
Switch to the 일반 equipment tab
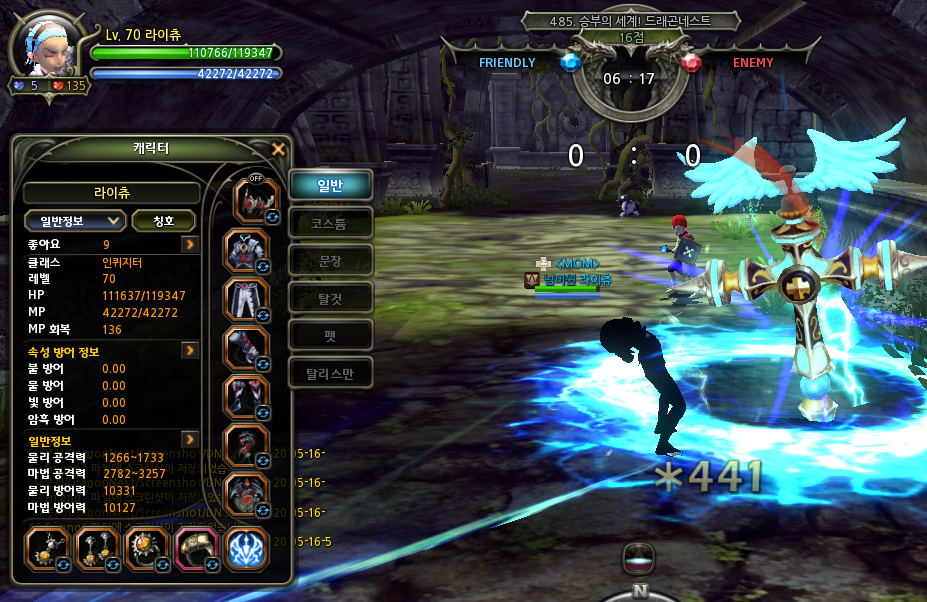tap(330, 184)
